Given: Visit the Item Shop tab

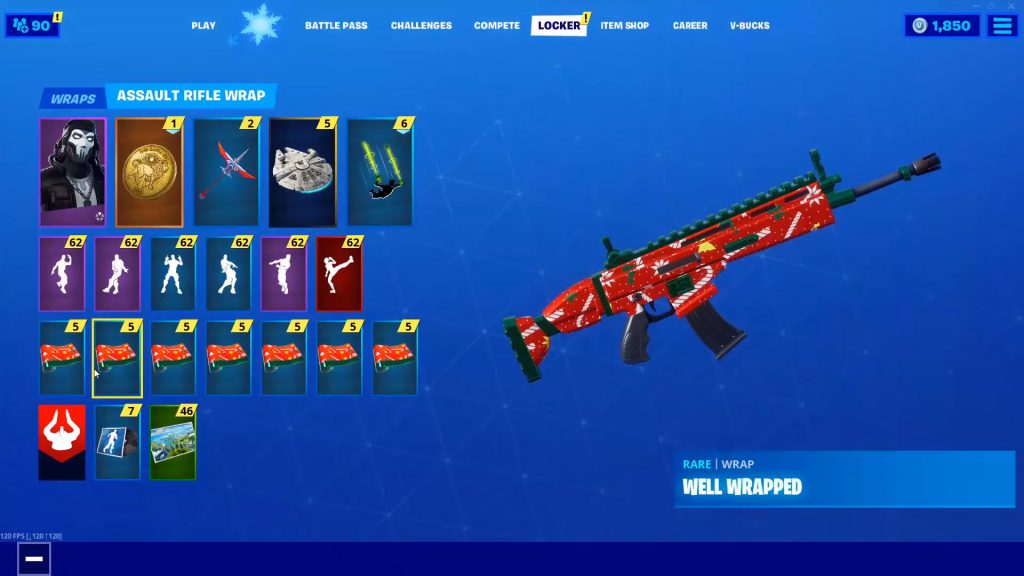Looking at the screenshot, I should click(x=625, y=25).
